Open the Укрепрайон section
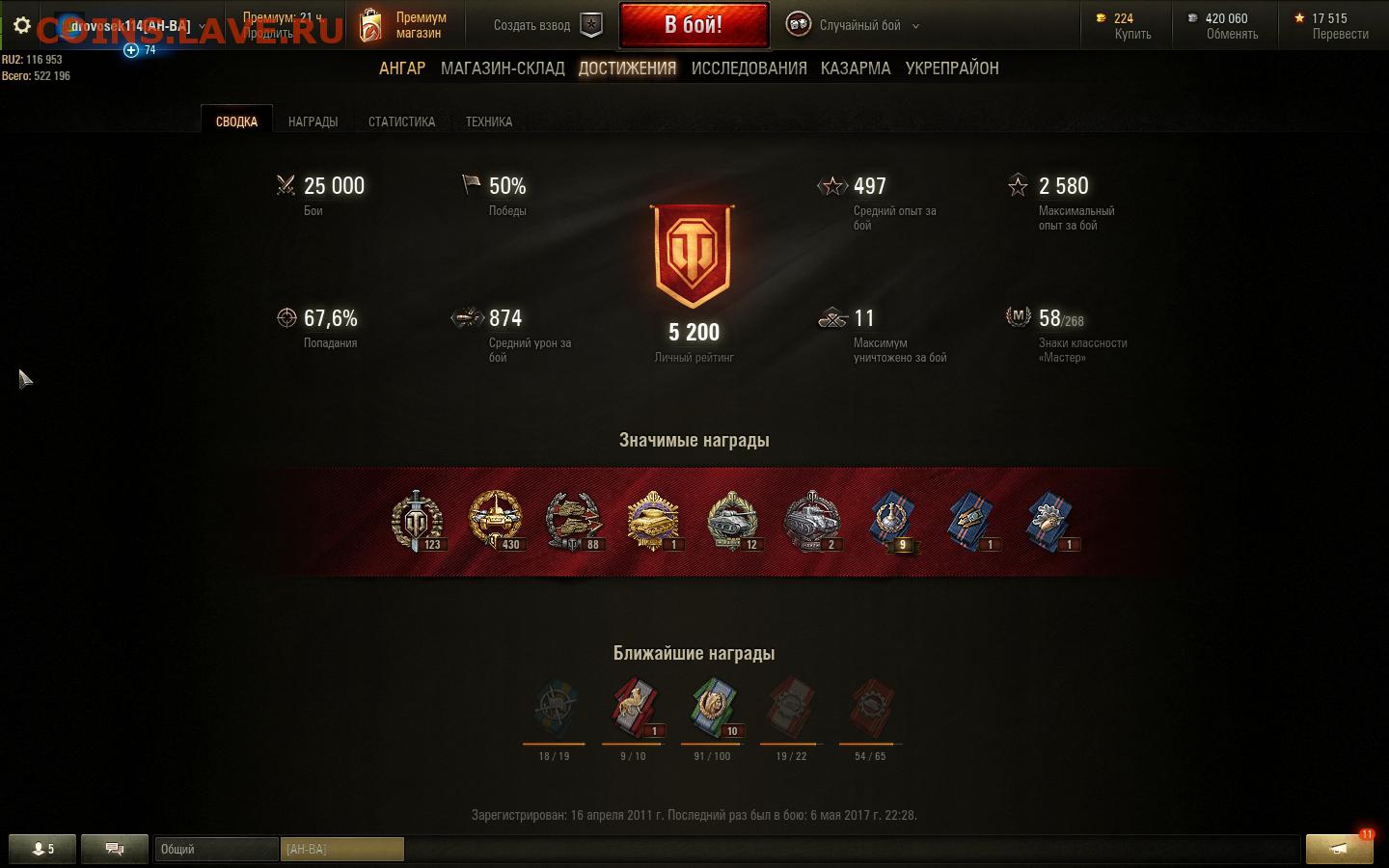Viewport: 1389px width, 868px height. (952, 68)
